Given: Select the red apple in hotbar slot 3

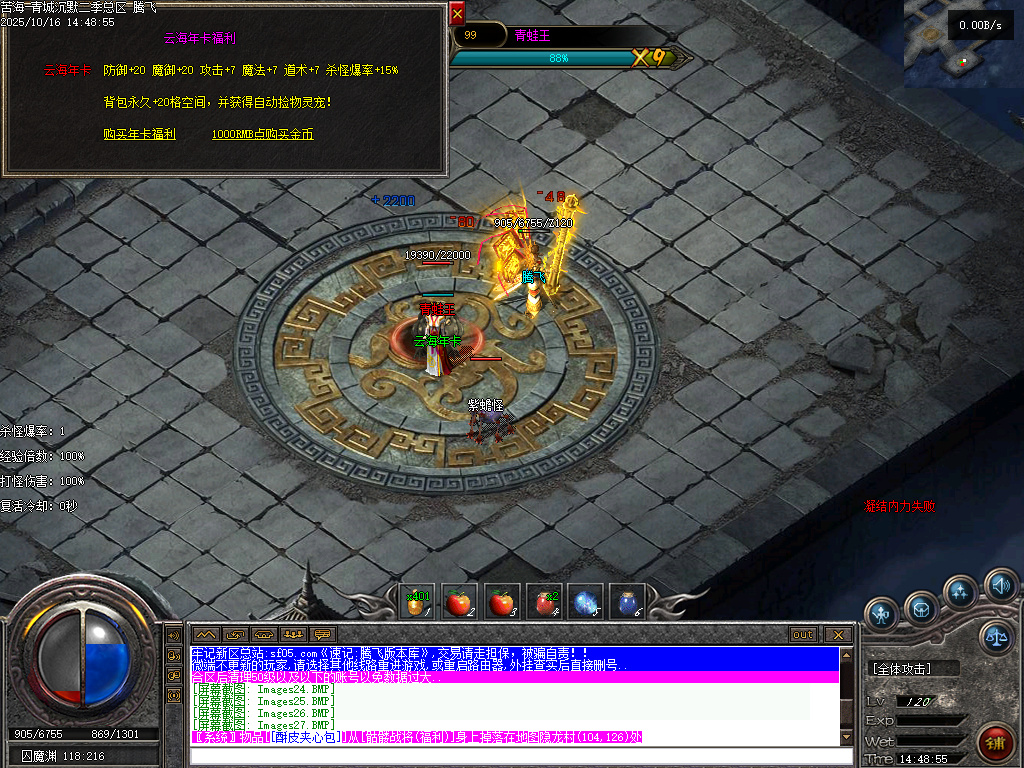Looking at the screenshot, I should tap(500, 603).
